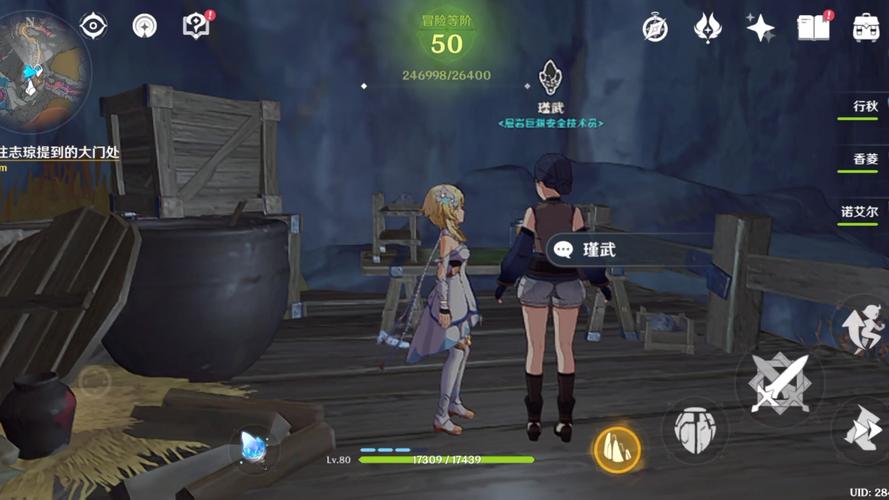Open the four-point star wish icon
The width and height of the screenshot is (889, 500).
[x=760, y=27]
